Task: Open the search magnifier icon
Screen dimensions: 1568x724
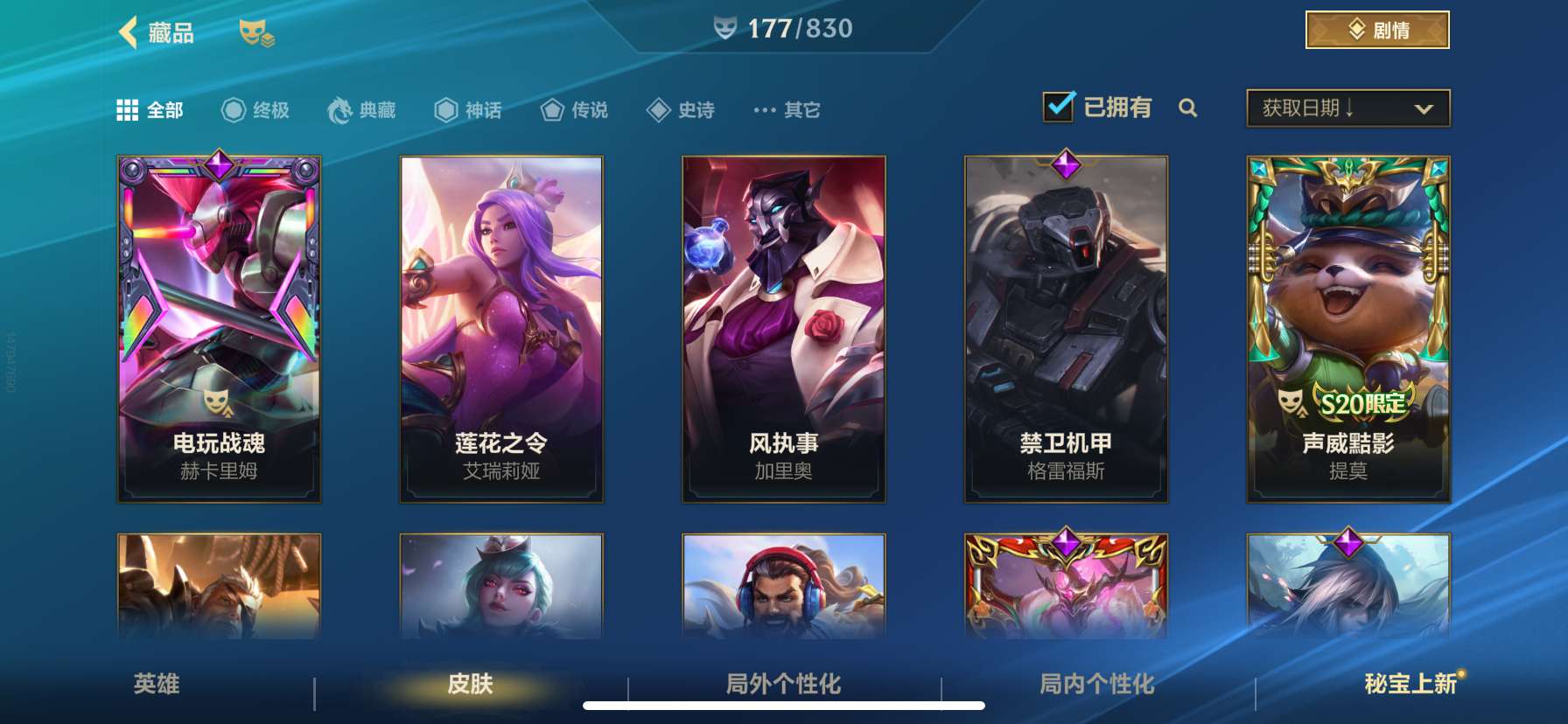Action: 1189,109
